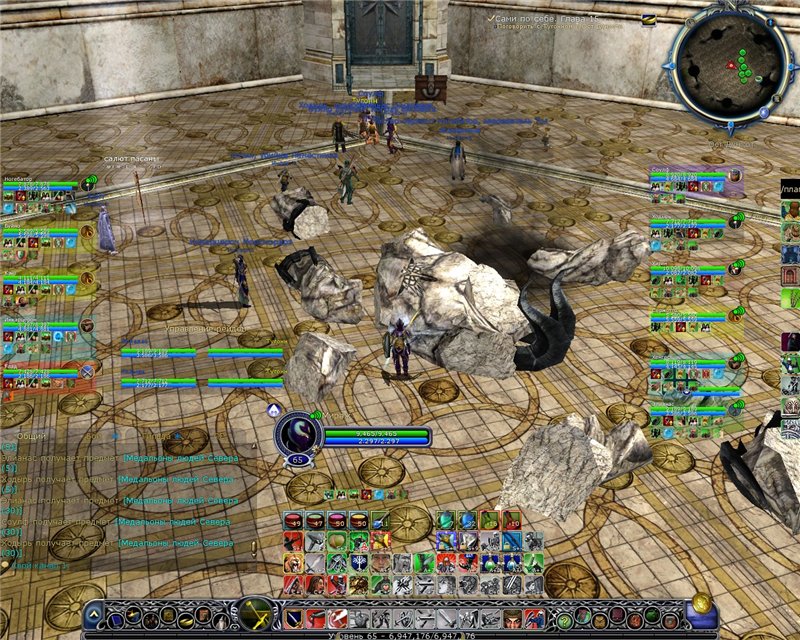Image resolution: width=800 pixels, height=640 pixels.
Task: Select your level 65 character portrait
Action: [297, 432]
